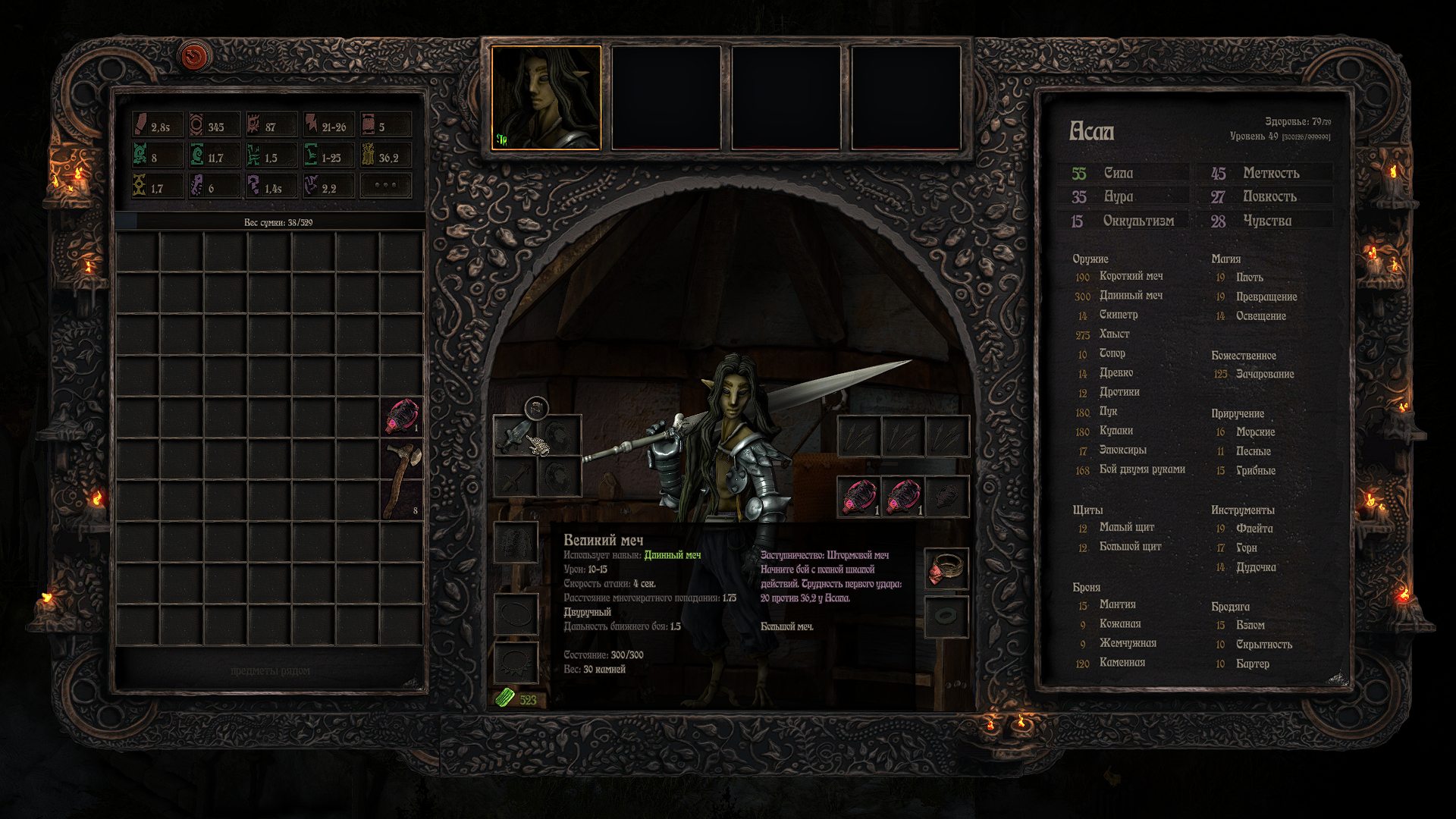Select the yellow 36,2 stat box

(387, 157)
